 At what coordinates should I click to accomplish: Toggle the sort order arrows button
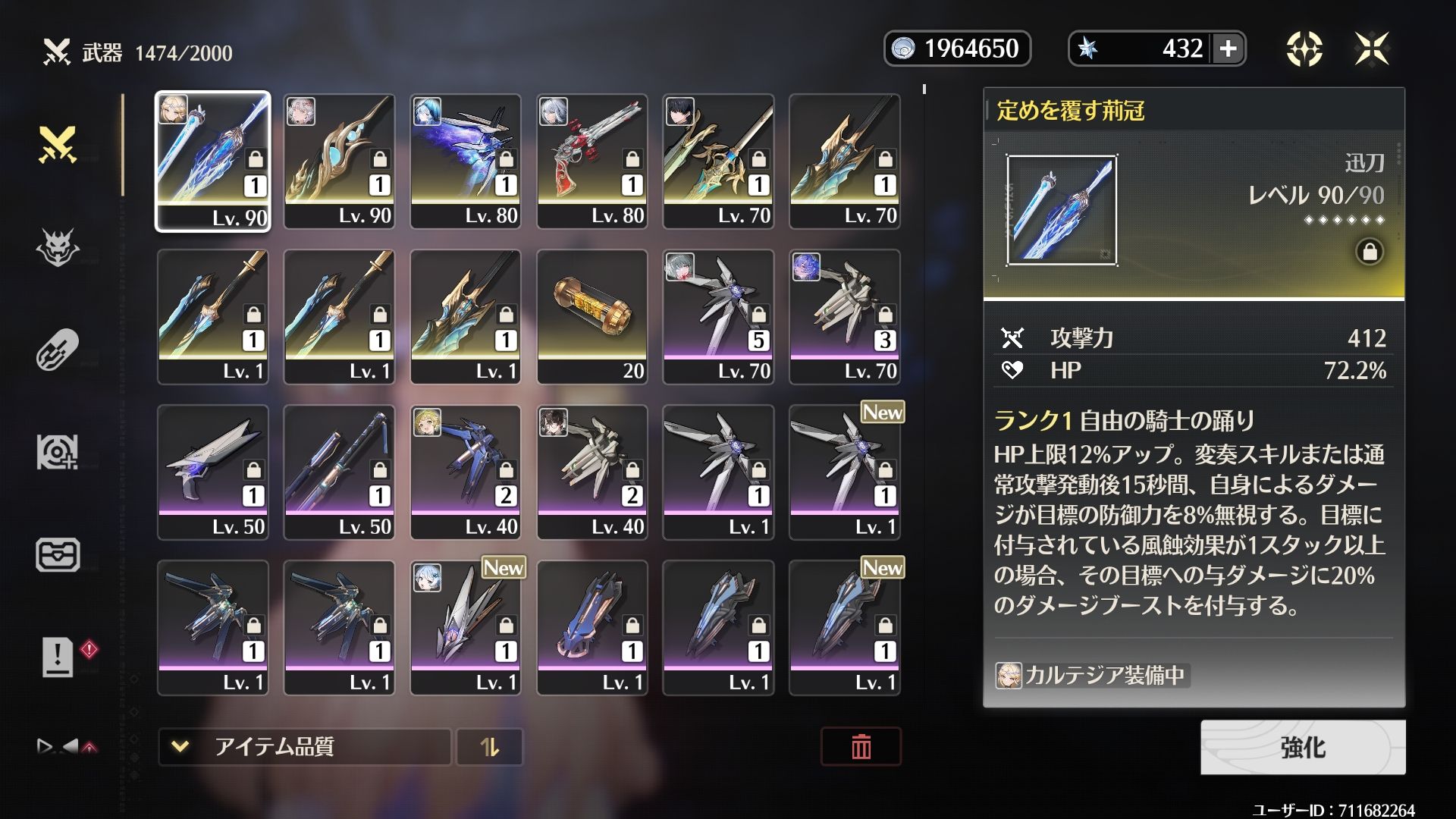click(x=490, y=747)
